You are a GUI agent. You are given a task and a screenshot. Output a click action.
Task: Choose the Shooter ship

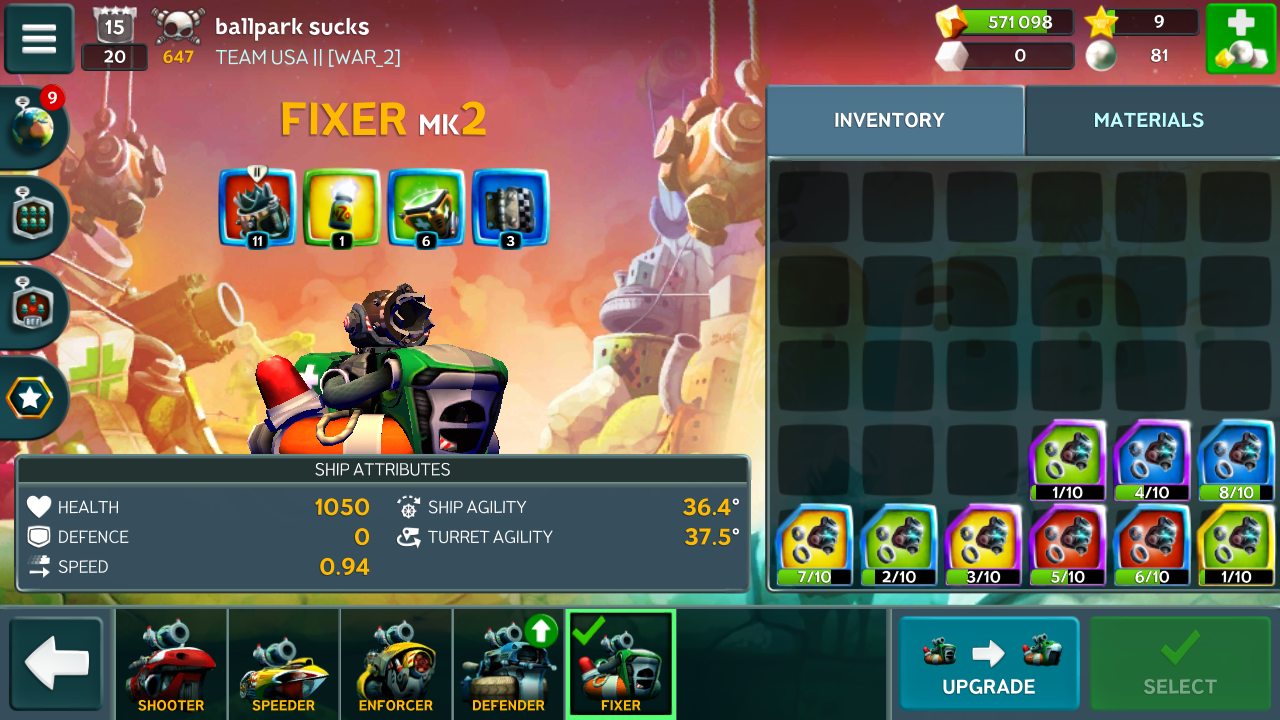pos(171,665)
